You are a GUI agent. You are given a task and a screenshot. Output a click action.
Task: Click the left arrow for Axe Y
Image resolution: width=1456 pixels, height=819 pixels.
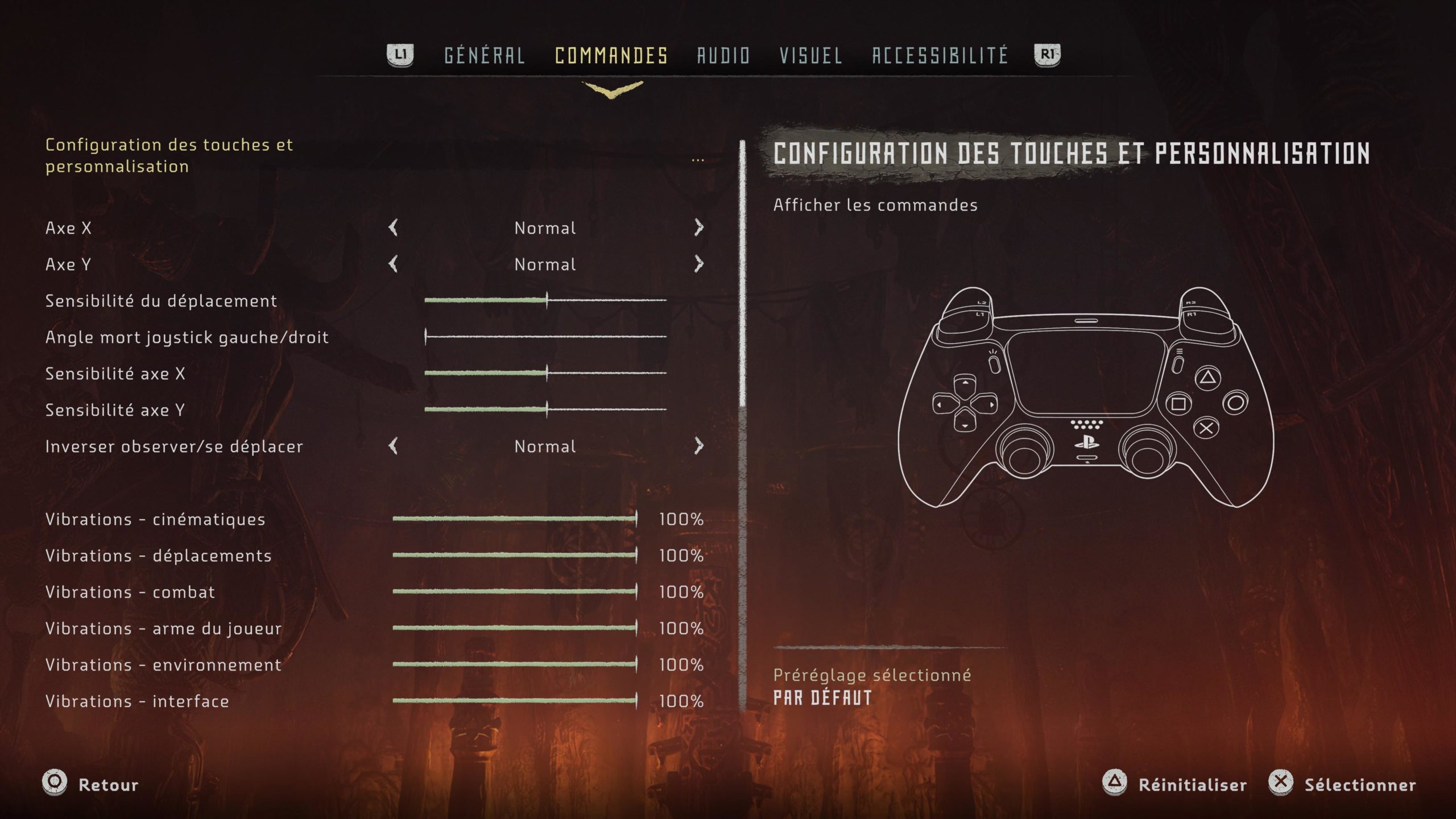pyautogui.click(x=393, y=264)
